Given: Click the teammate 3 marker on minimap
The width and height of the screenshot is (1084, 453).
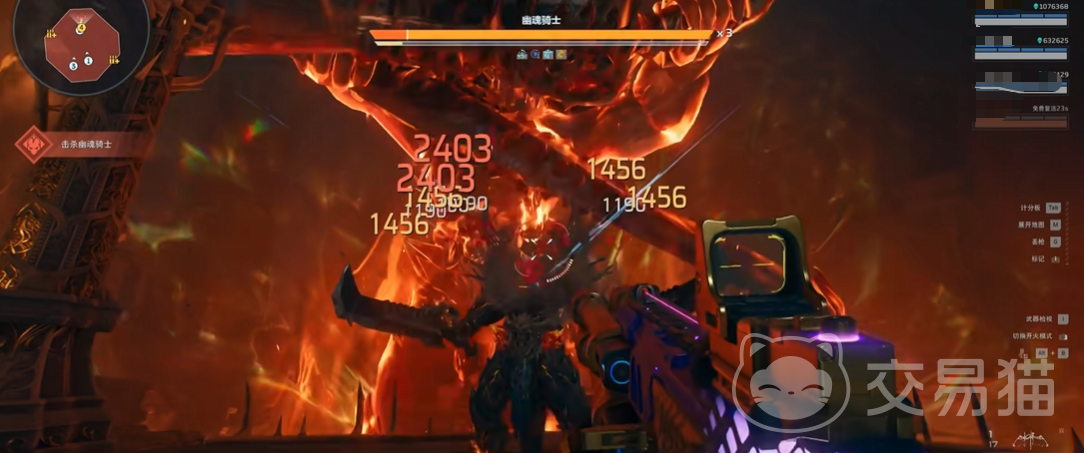Looking at the screenshot, I should (x=73, y=66).
